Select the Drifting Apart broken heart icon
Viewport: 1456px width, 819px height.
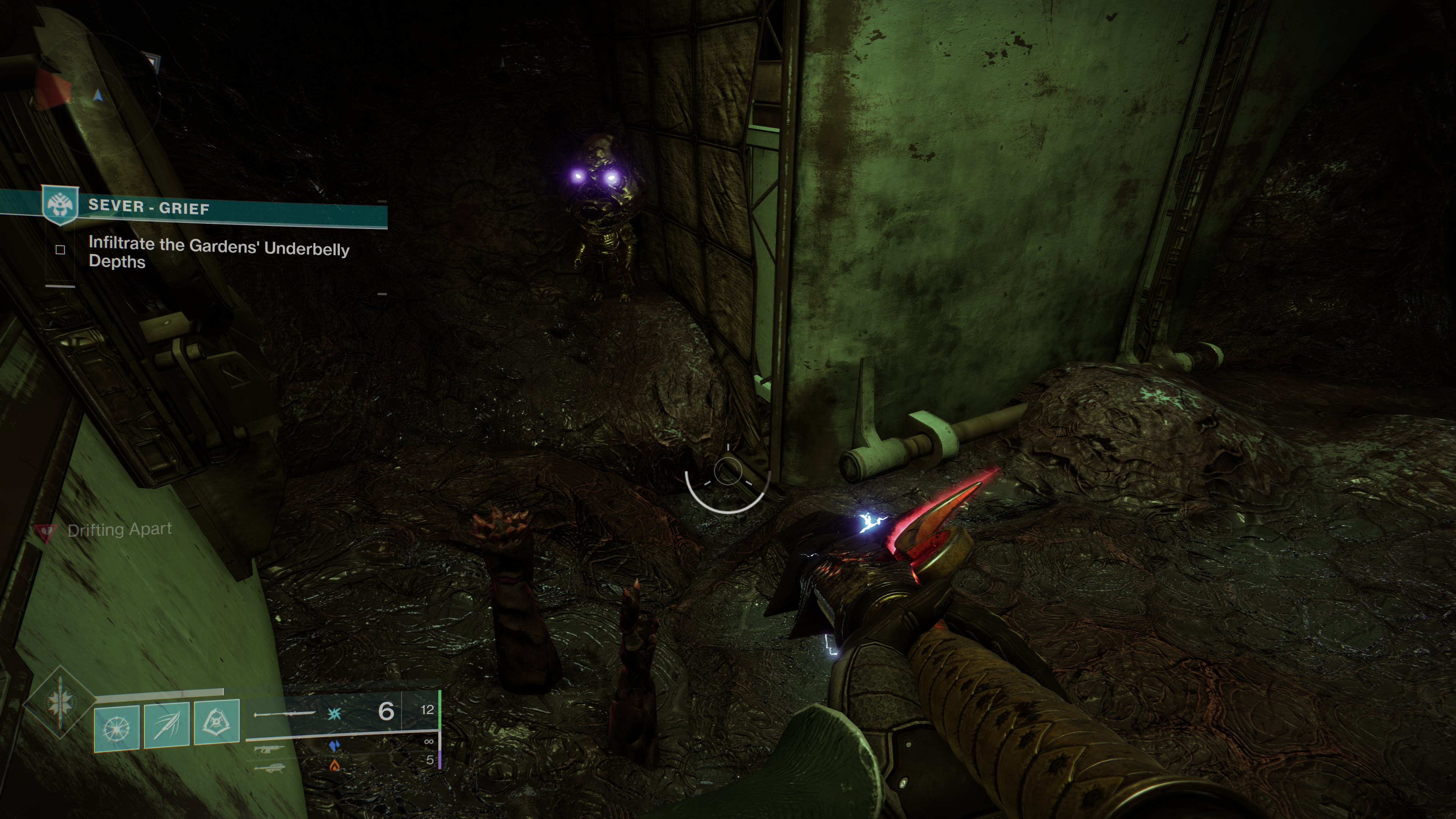point(46,531)
